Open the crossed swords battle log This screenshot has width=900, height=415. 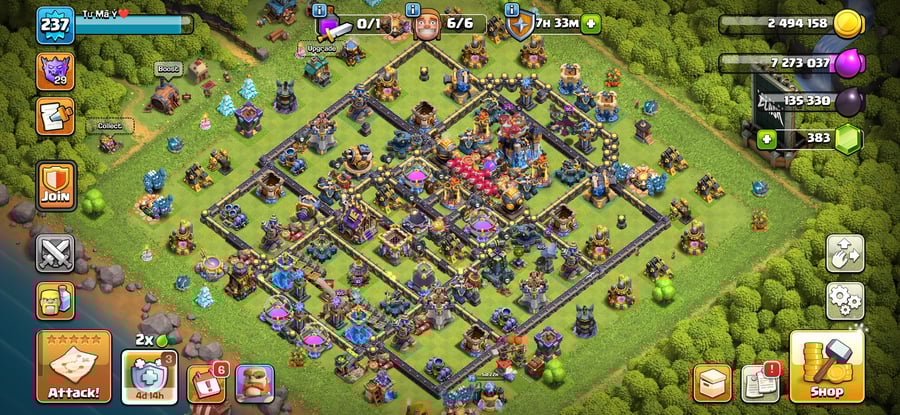55,253
